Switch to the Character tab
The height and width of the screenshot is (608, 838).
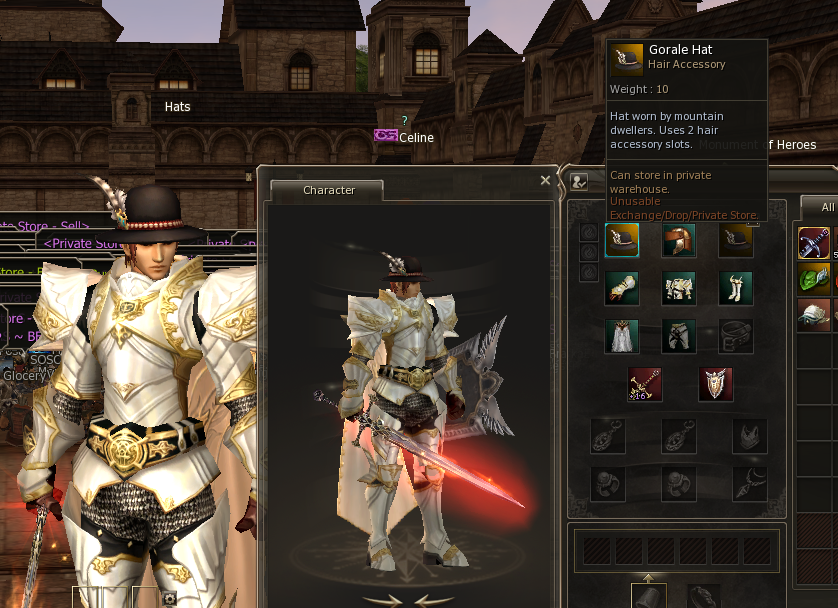[329, 190]
